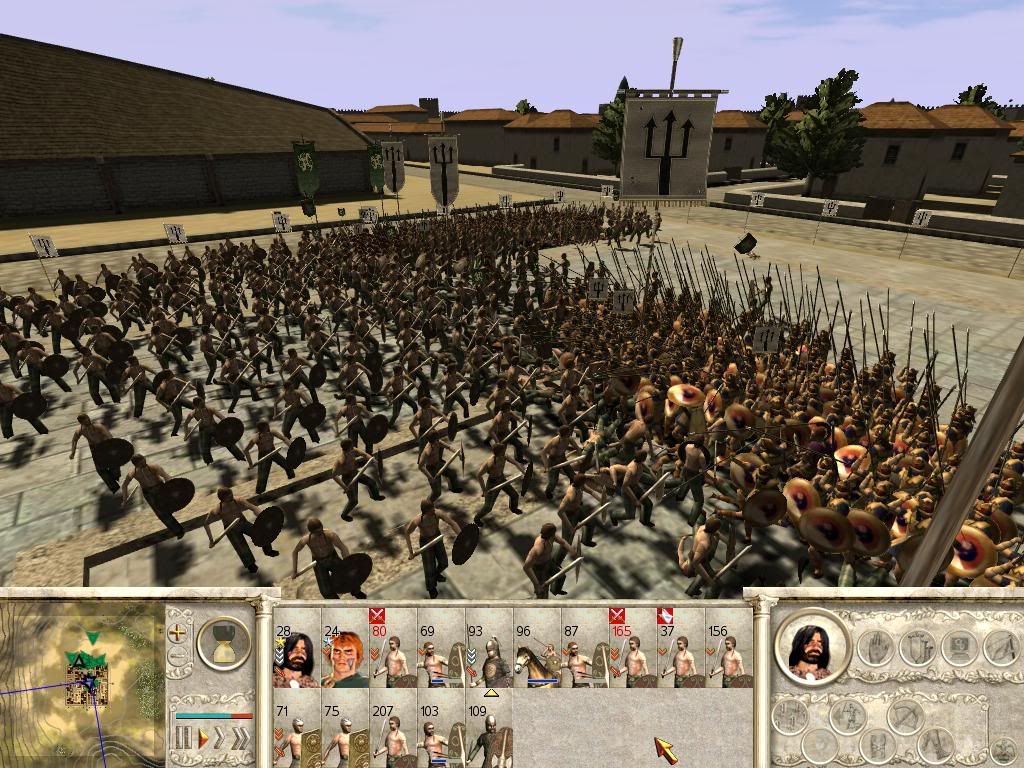The width and height of the screenshot is (1024, 768).
Task: Pause the battle
Action: [x=183, y=739]
